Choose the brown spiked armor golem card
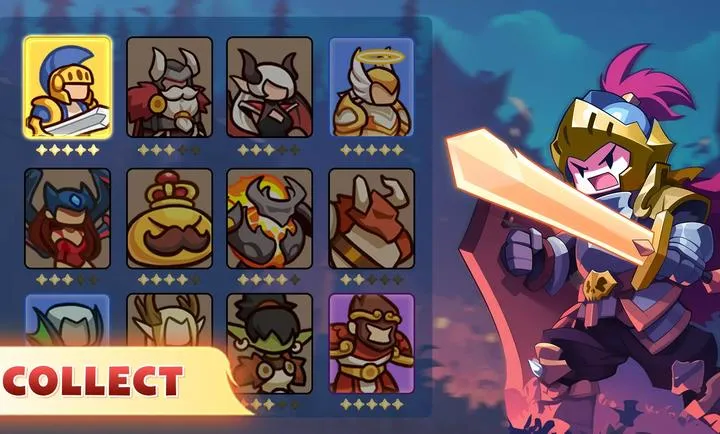The image size is (720, 434). point(371,218)
